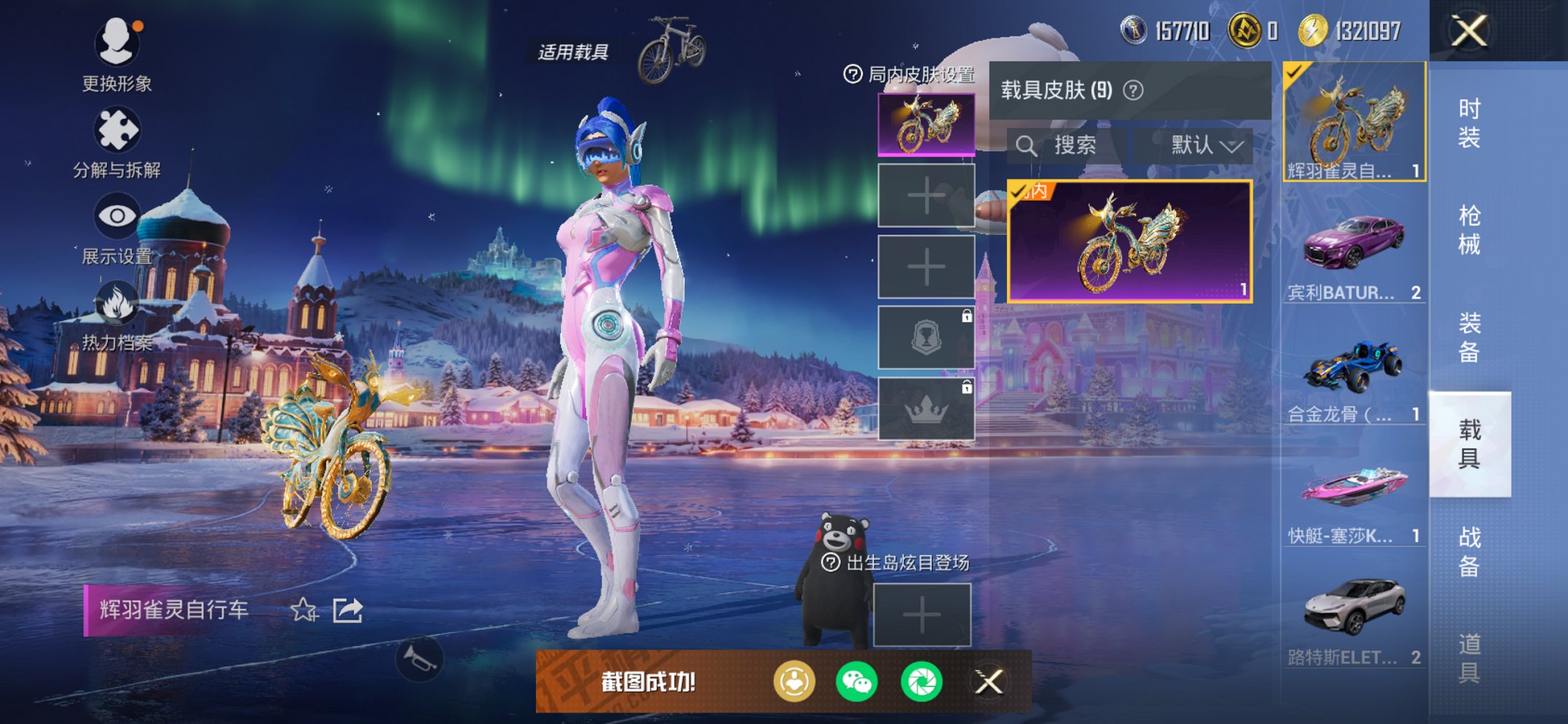The image size is (1568, 724).
Task: Favorite the skin with the star icon
Action: click(304, 610)
